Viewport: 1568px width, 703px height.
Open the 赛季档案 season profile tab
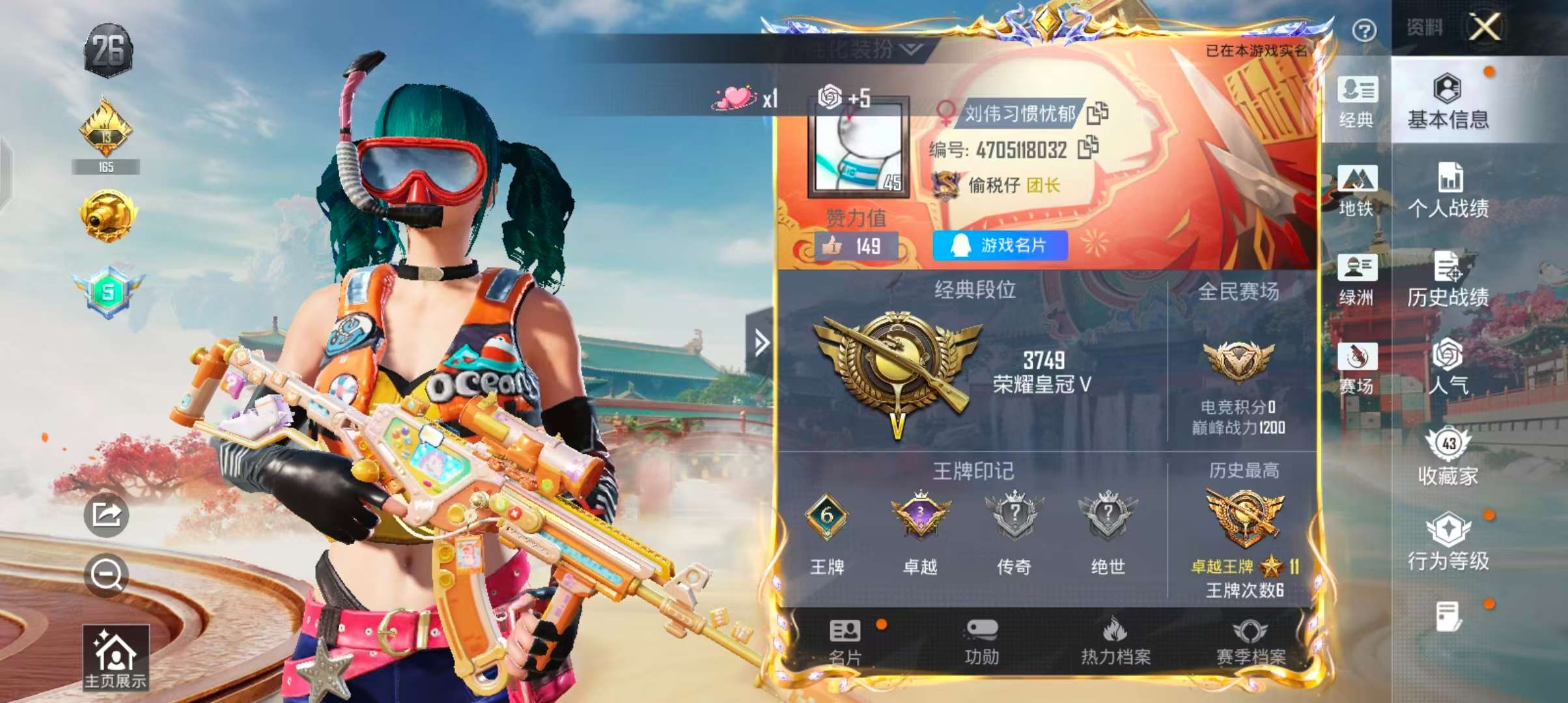pyautogui.click(x=1250, y=642)
